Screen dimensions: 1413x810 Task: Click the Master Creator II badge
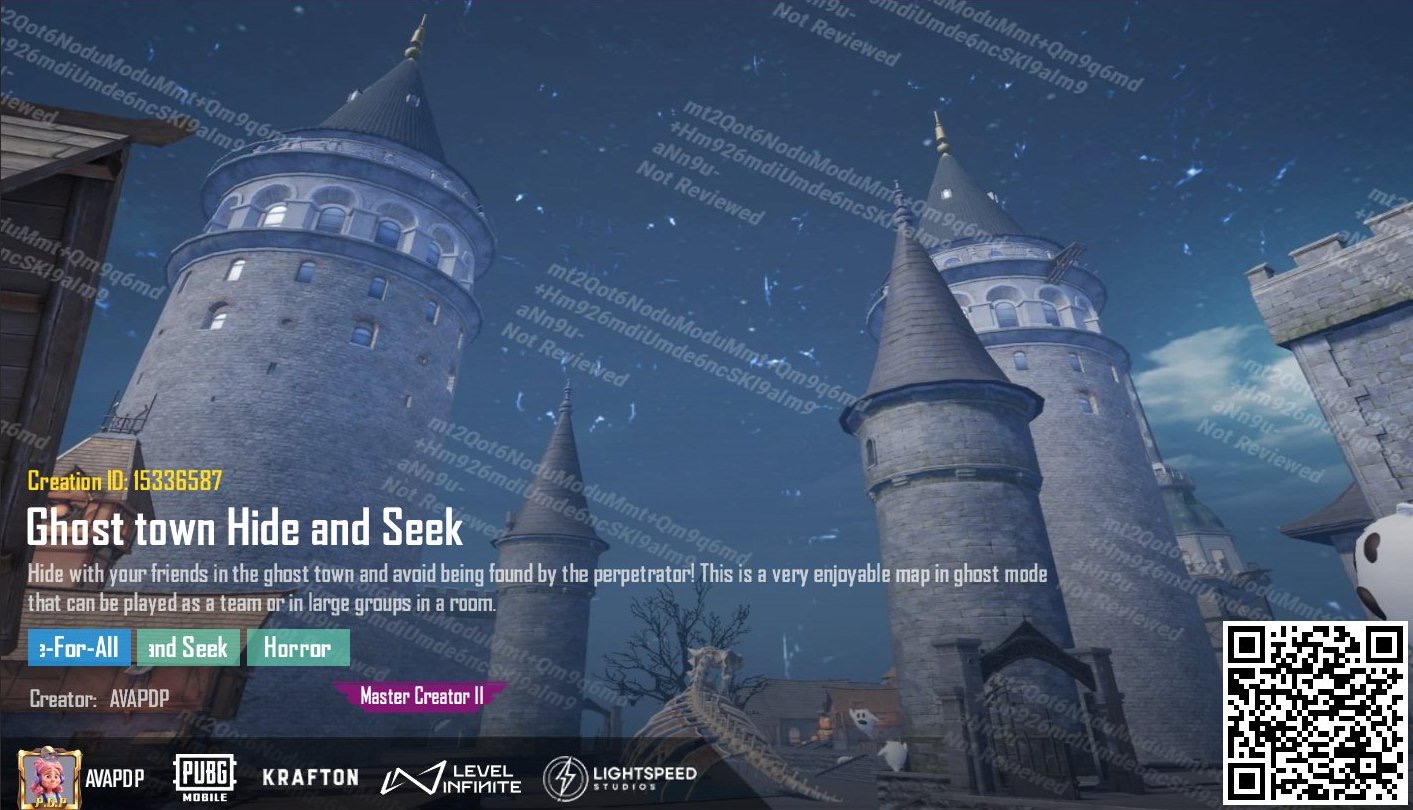coord(421,696)
